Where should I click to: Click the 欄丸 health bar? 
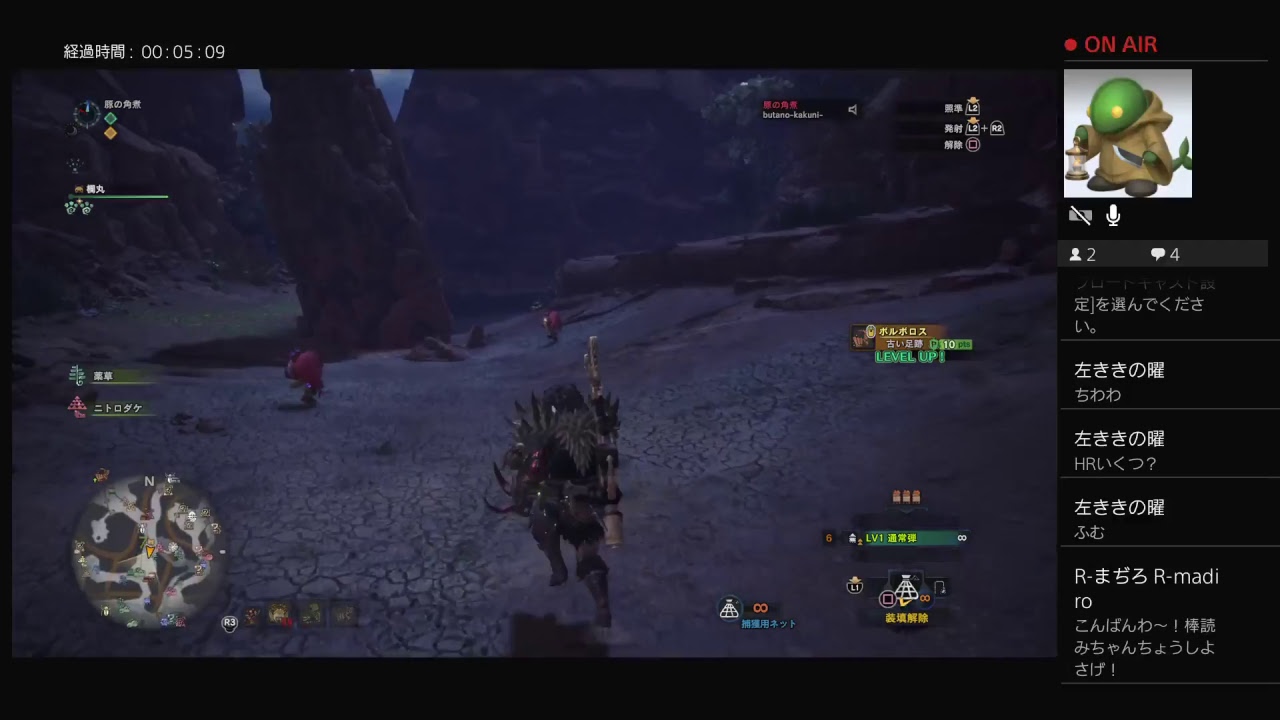pyautogui.click(x=117, y=196)
